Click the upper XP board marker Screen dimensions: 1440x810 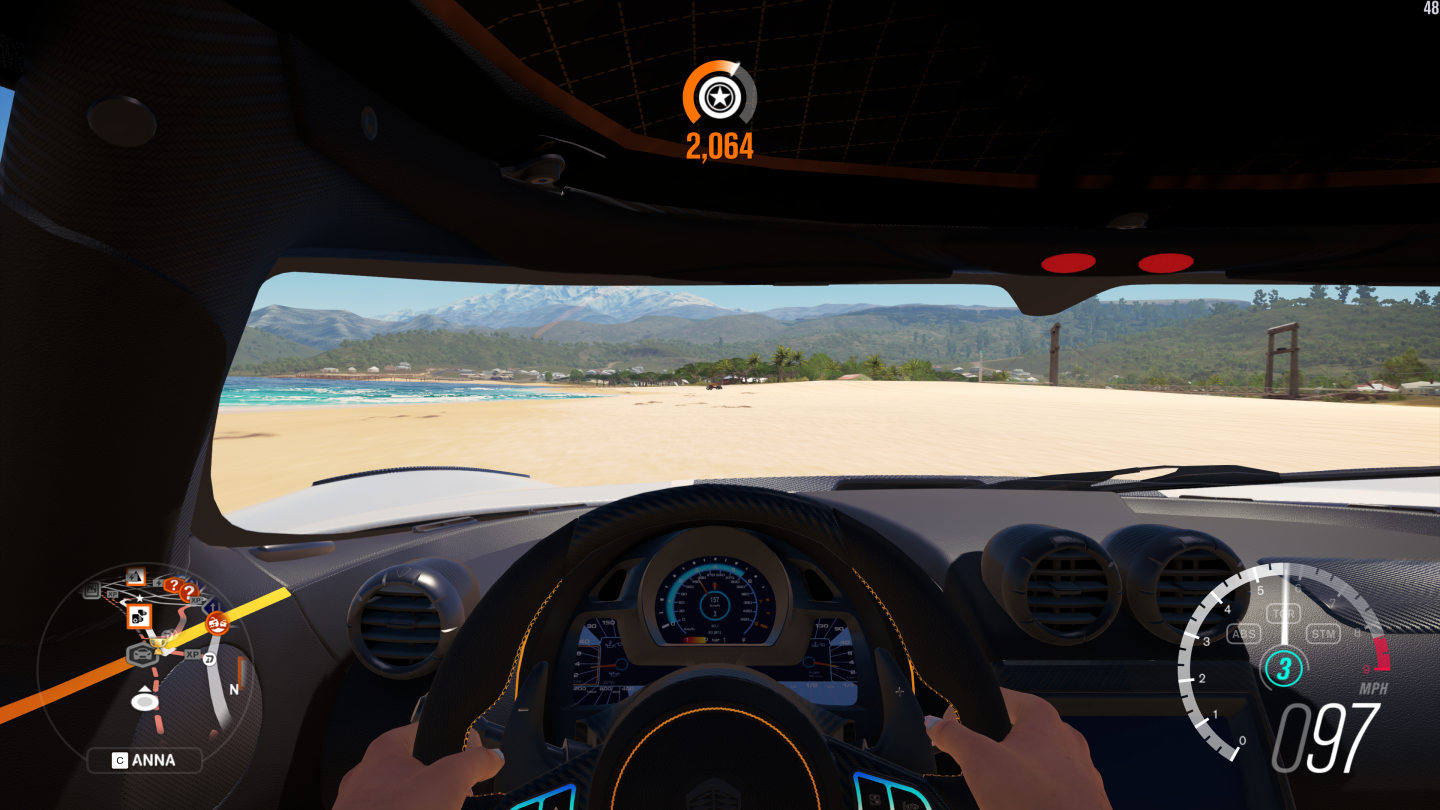pos(112,595)
